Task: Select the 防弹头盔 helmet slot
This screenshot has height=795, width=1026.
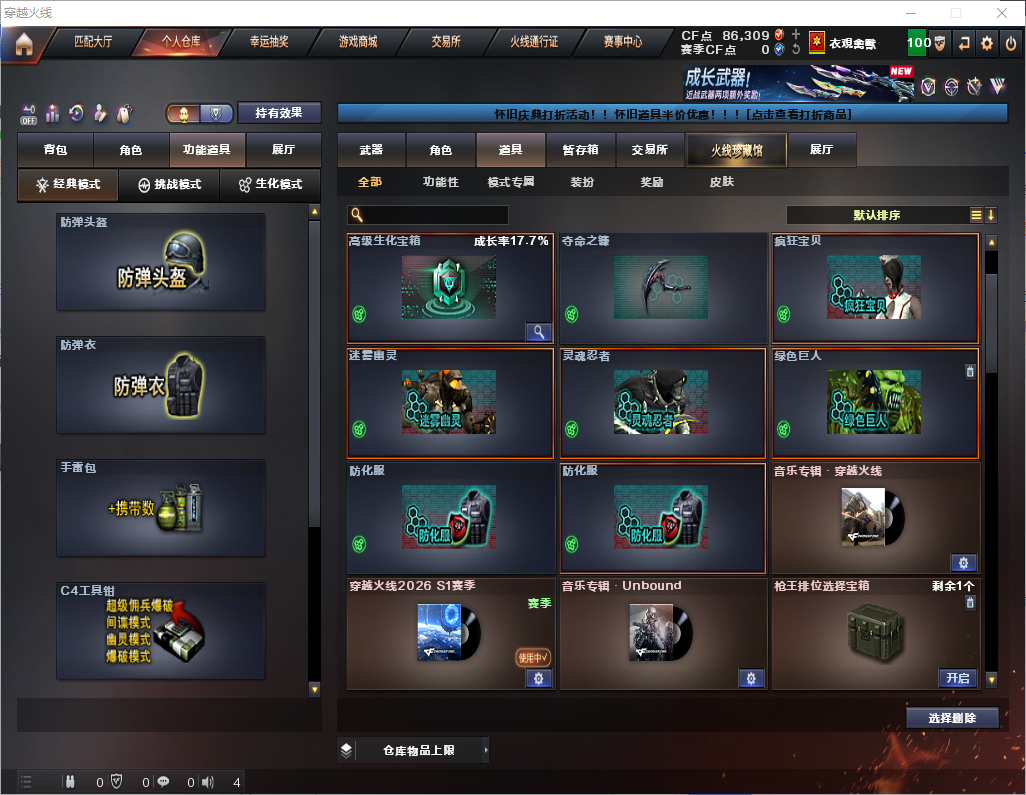Action: click(x=161, y=262)
